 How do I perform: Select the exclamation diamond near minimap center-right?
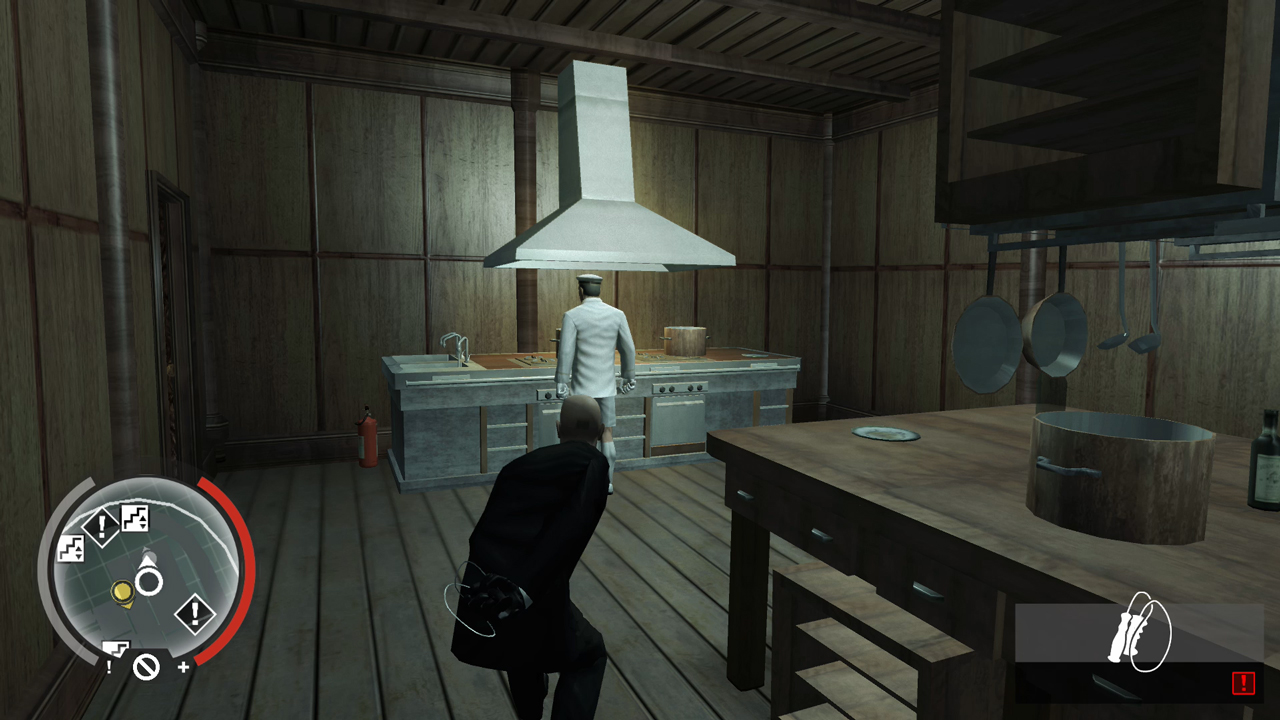click(x=194, y=612)
